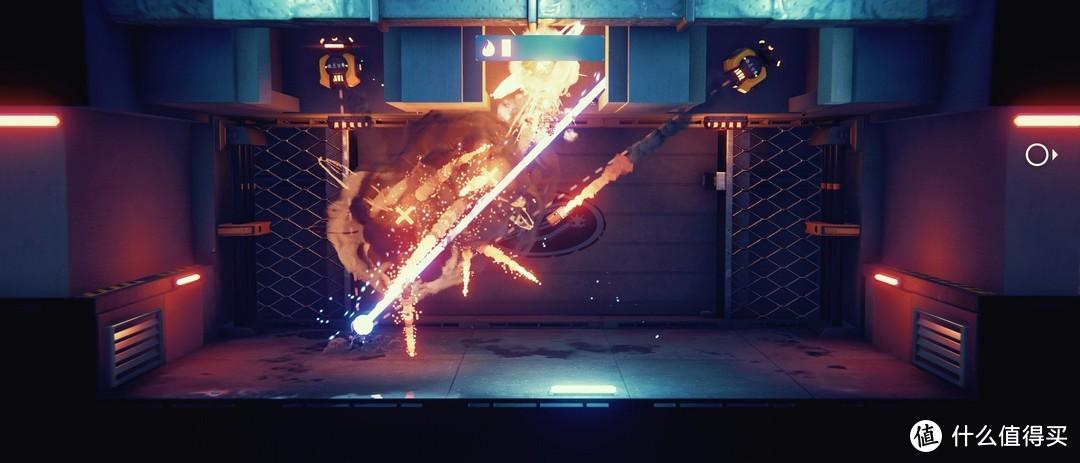The height and width of the screenshot is (463, 1080).
Task: Click the circle-and-arrow offscreen indicator
Action: 1040,155
